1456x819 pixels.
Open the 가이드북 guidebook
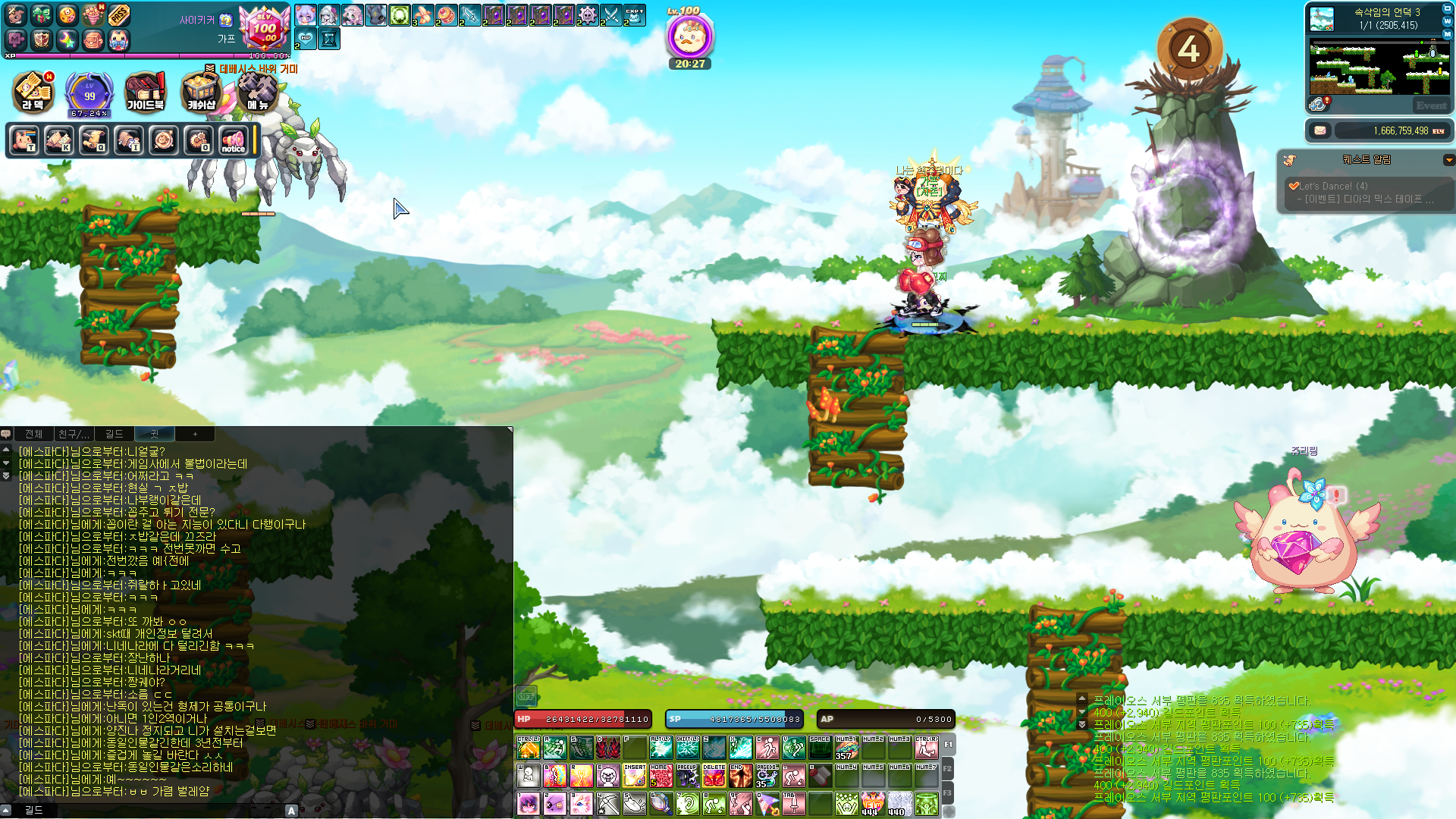(x=145, y=93)
